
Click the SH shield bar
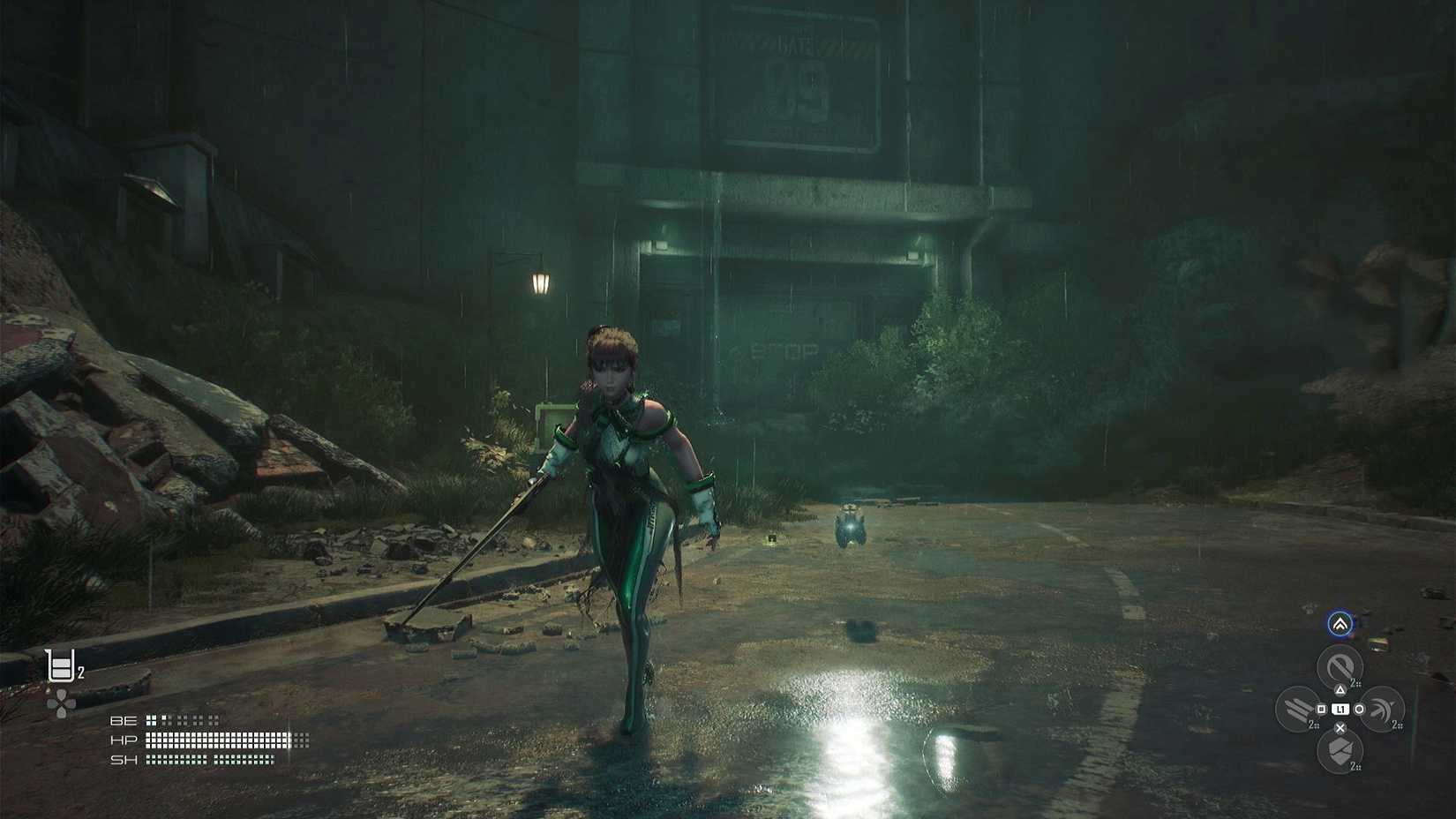pyautogui.click(x=212, y=757)
